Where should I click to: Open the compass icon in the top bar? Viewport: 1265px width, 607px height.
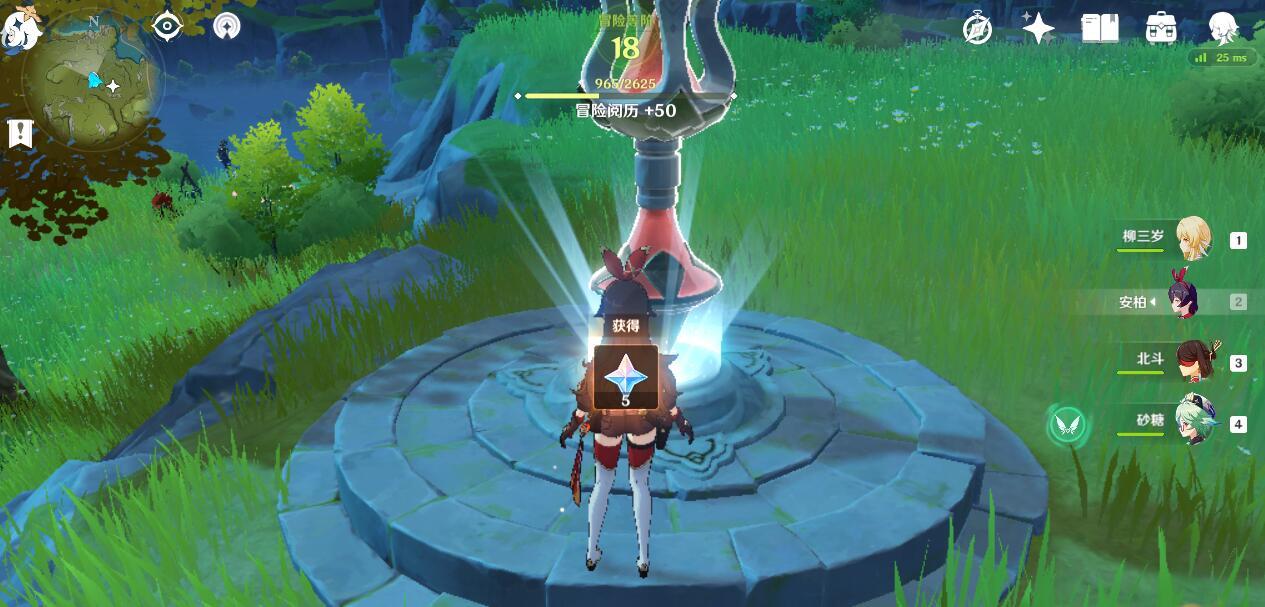point(977,29)
